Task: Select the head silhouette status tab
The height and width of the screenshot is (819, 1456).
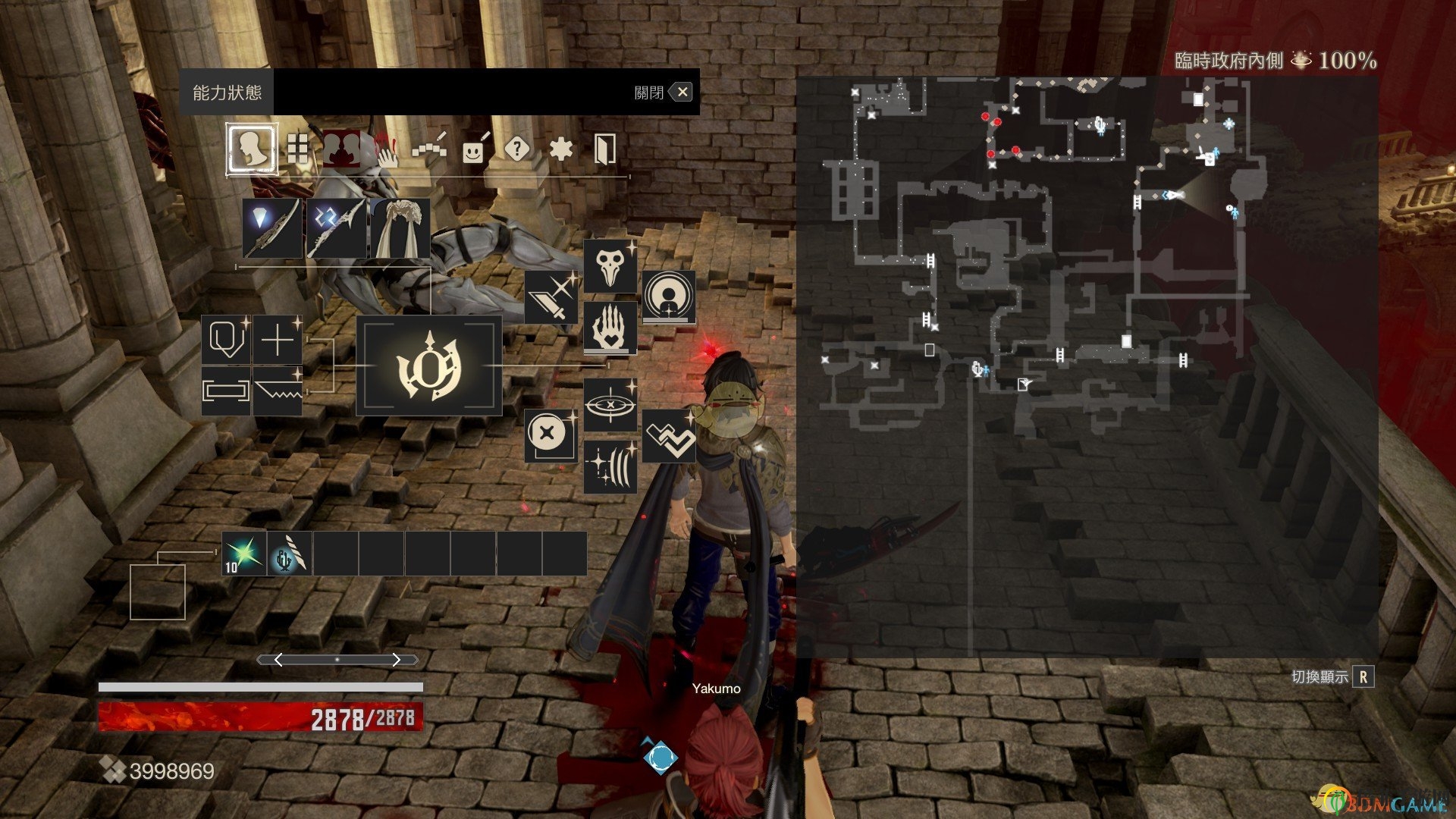Action: click(x=251, y=149)
